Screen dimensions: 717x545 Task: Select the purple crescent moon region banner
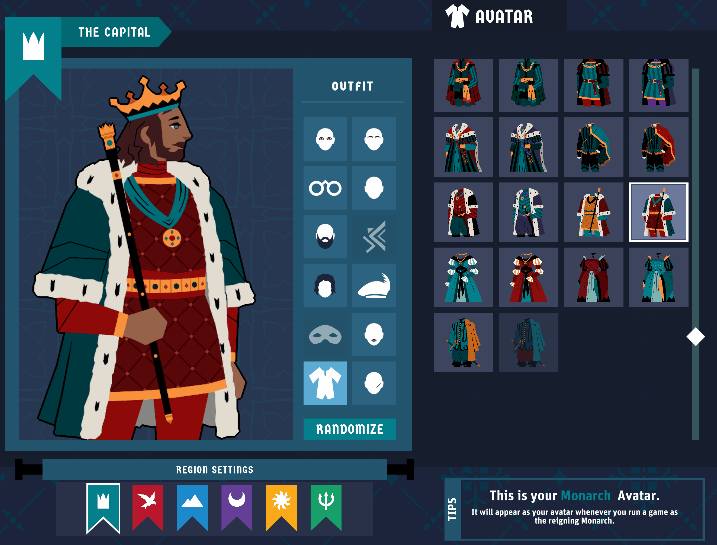point(237,506)
